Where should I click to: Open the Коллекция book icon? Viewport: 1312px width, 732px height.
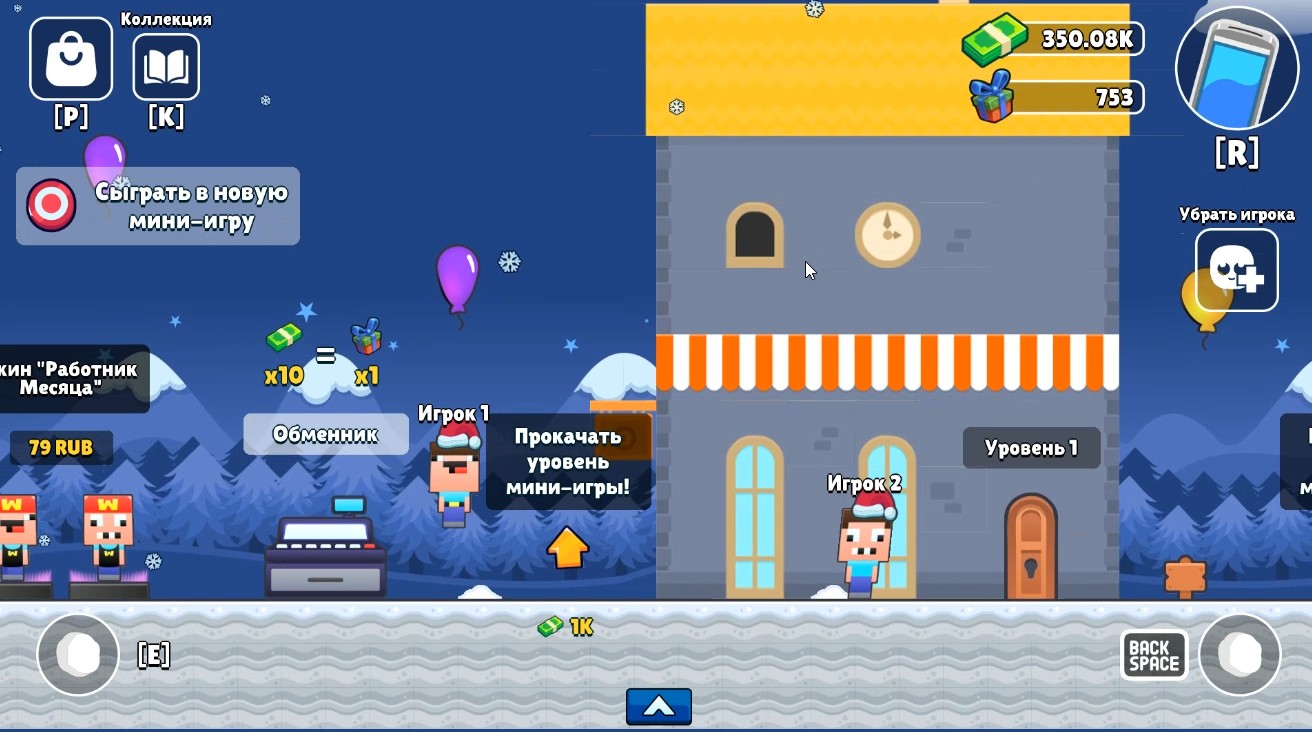coord(166,66)
